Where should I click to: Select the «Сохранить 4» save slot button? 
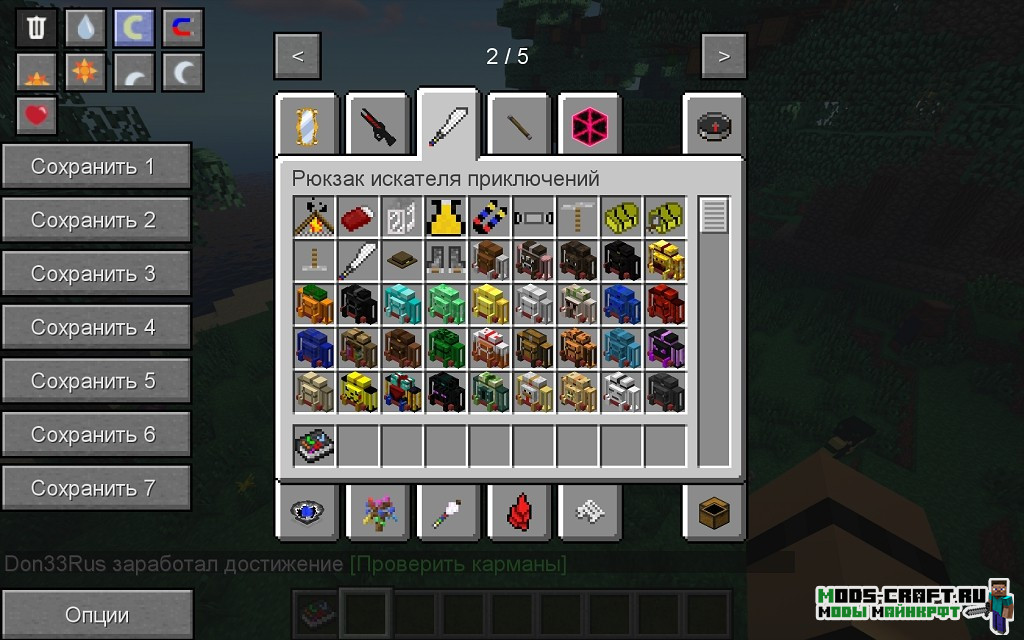[96, 327]
